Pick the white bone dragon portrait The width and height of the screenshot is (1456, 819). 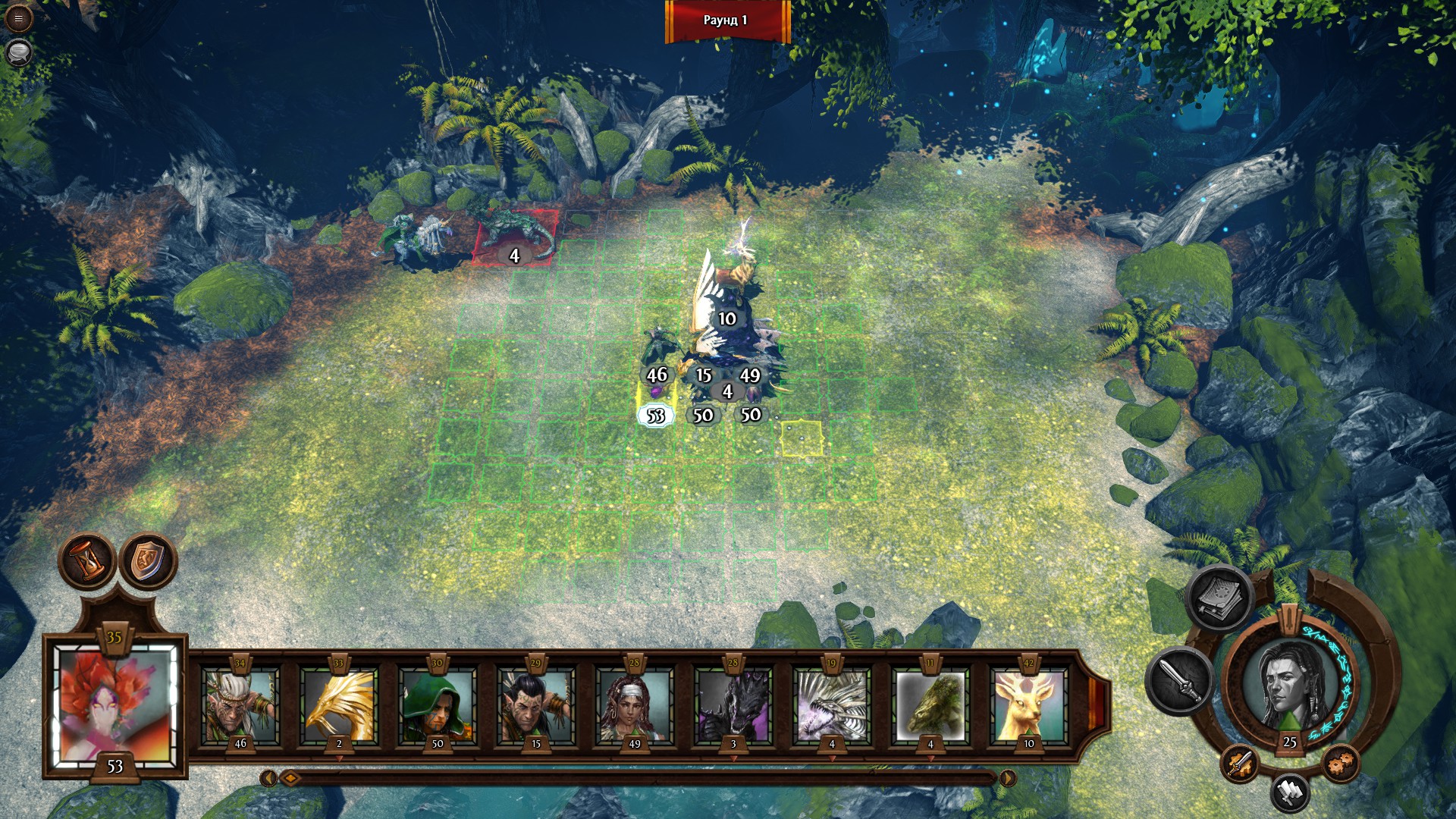coord(832,705)
